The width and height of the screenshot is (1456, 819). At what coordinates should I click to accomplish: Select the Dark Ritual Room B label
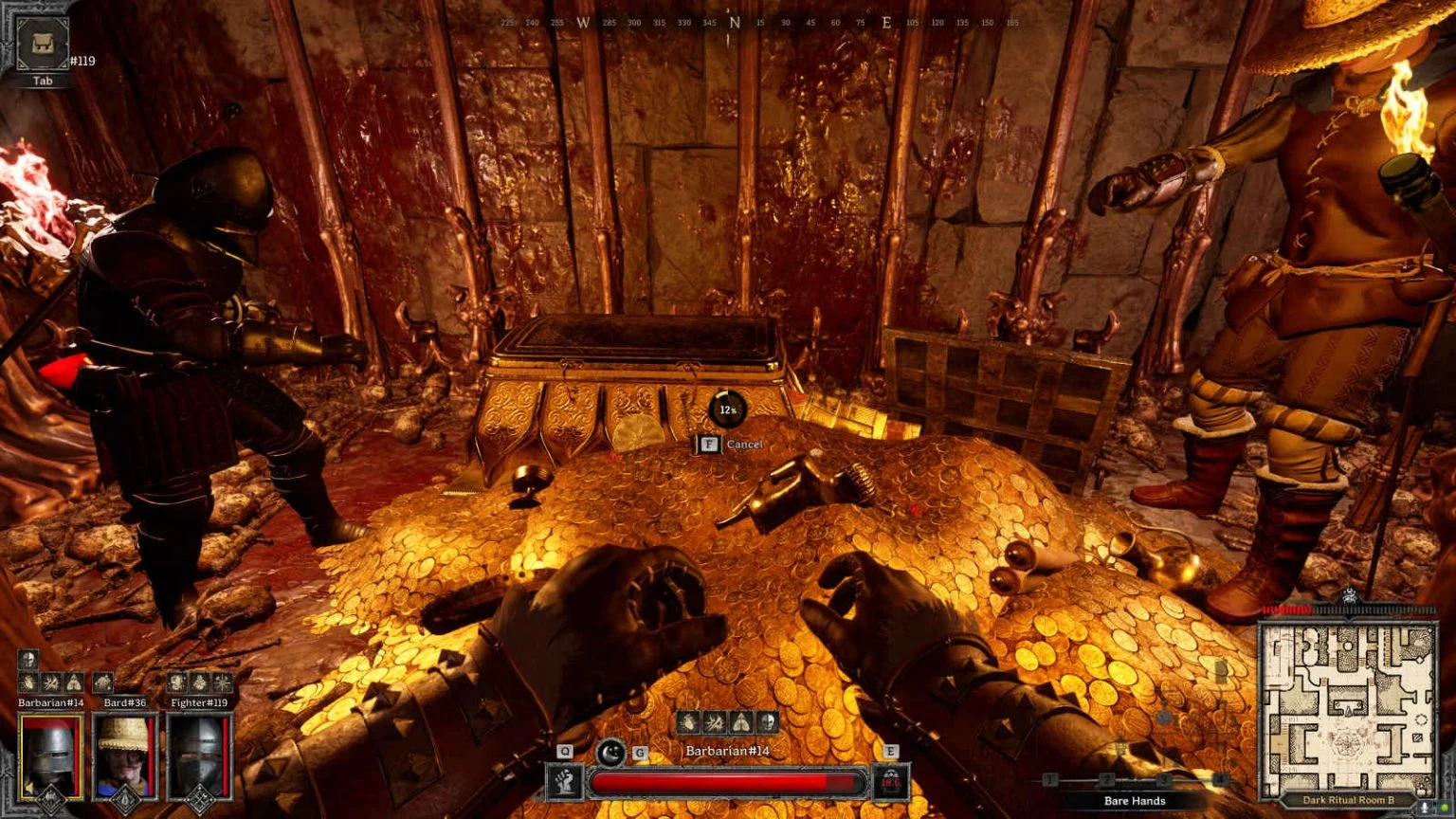pyautogui.click(x=1348, y=801)
